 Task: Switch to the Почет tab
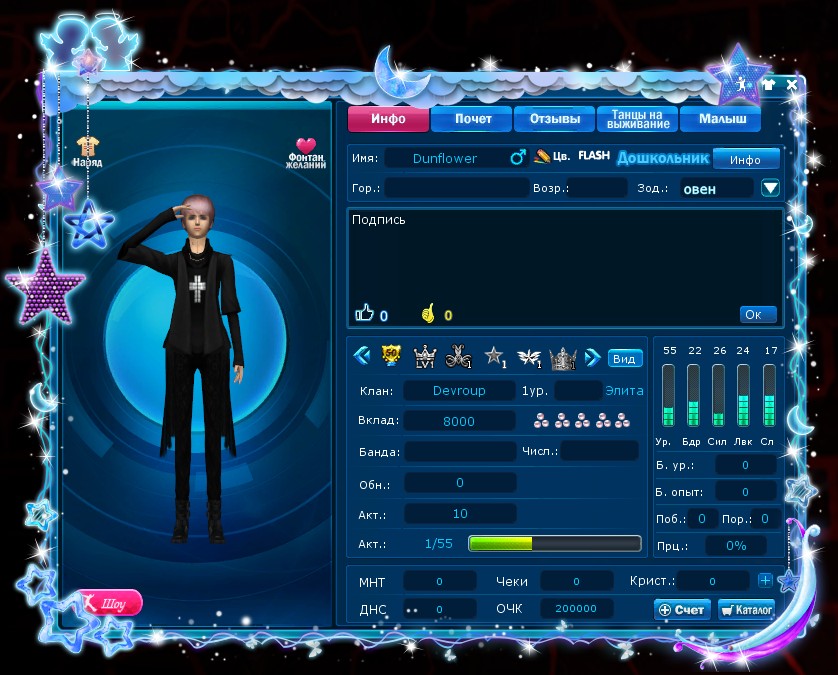pyautogui.click(x=472, y=120)
